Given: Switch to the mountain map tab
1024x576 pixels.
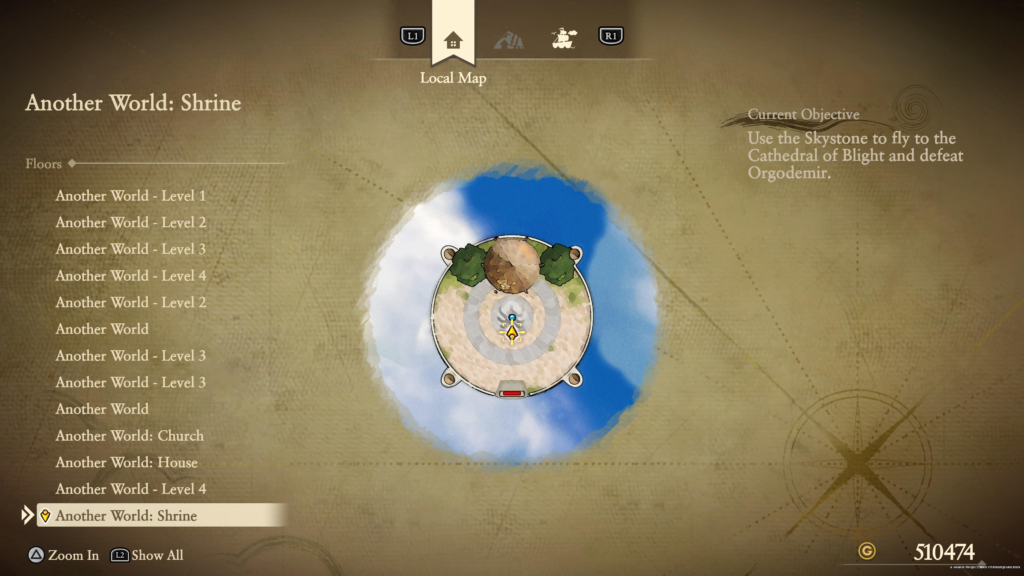Looking at the screenshot, I should 509,40.
